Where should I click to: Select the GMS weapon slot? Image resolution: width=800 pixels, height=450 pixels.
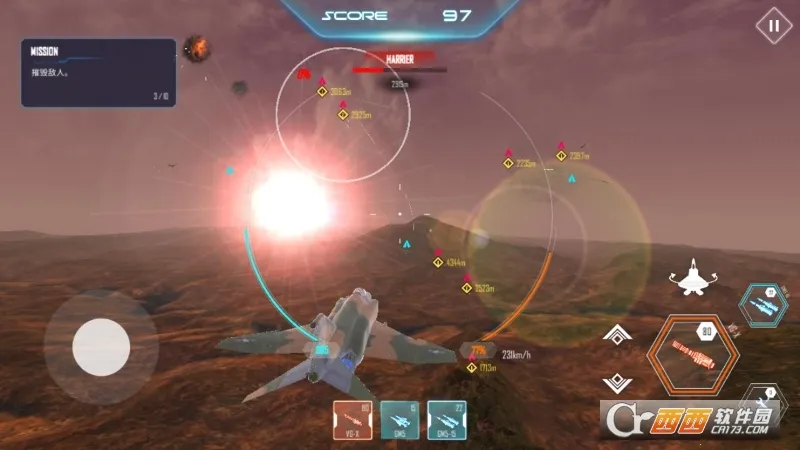click(400, 420)
